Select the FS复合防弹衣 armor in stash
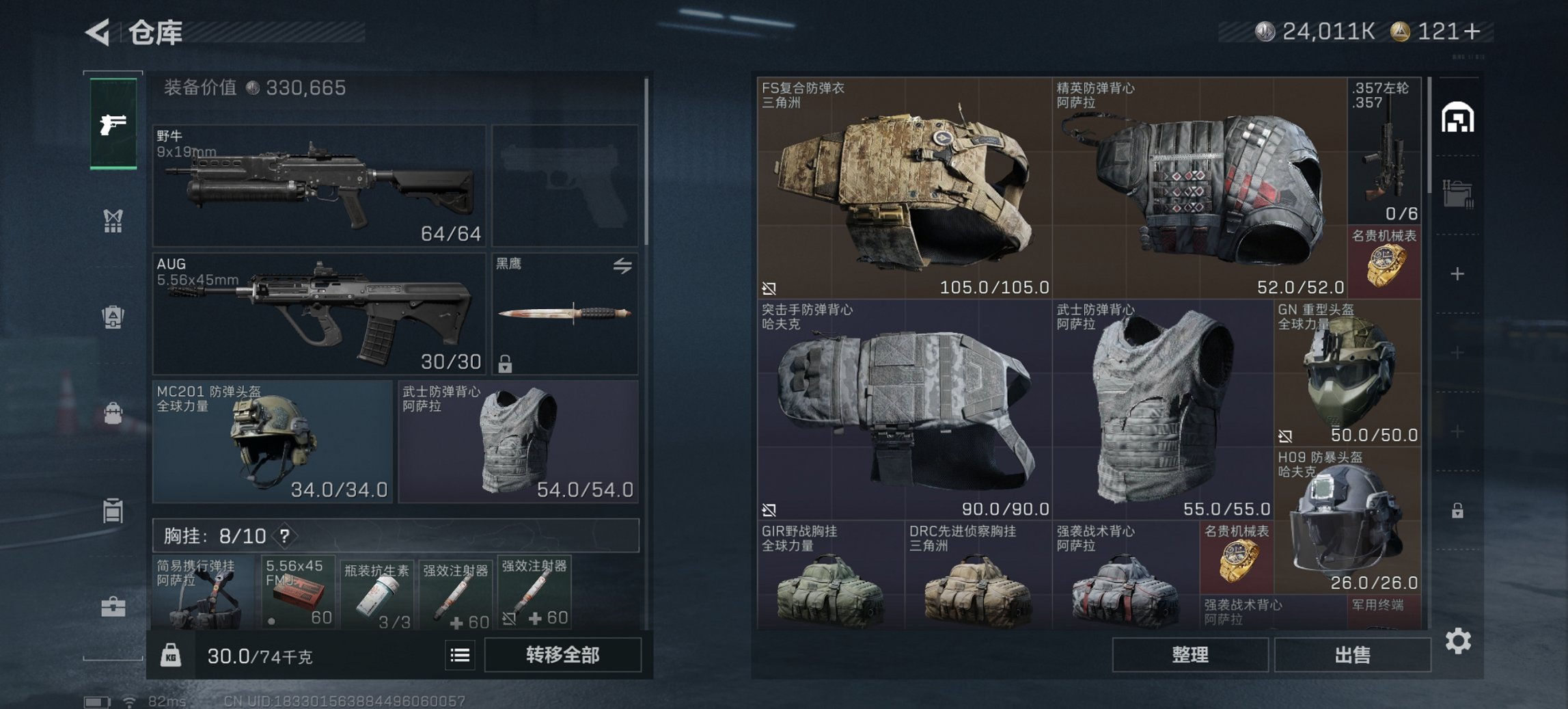Screen dimensions: 1568x709 (x=904, y=187)
